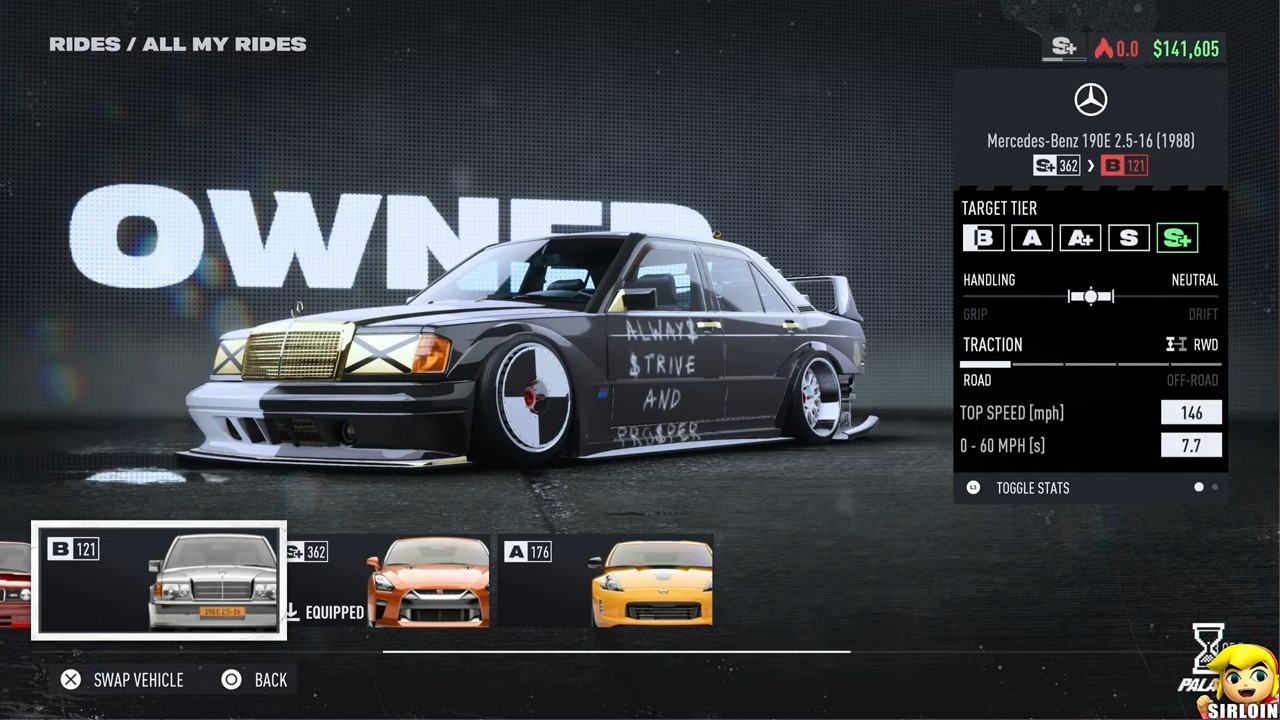Viewport: 1280px width, 720px height.
Task: Click Back to exit the garage
Action: click(255, 680)
